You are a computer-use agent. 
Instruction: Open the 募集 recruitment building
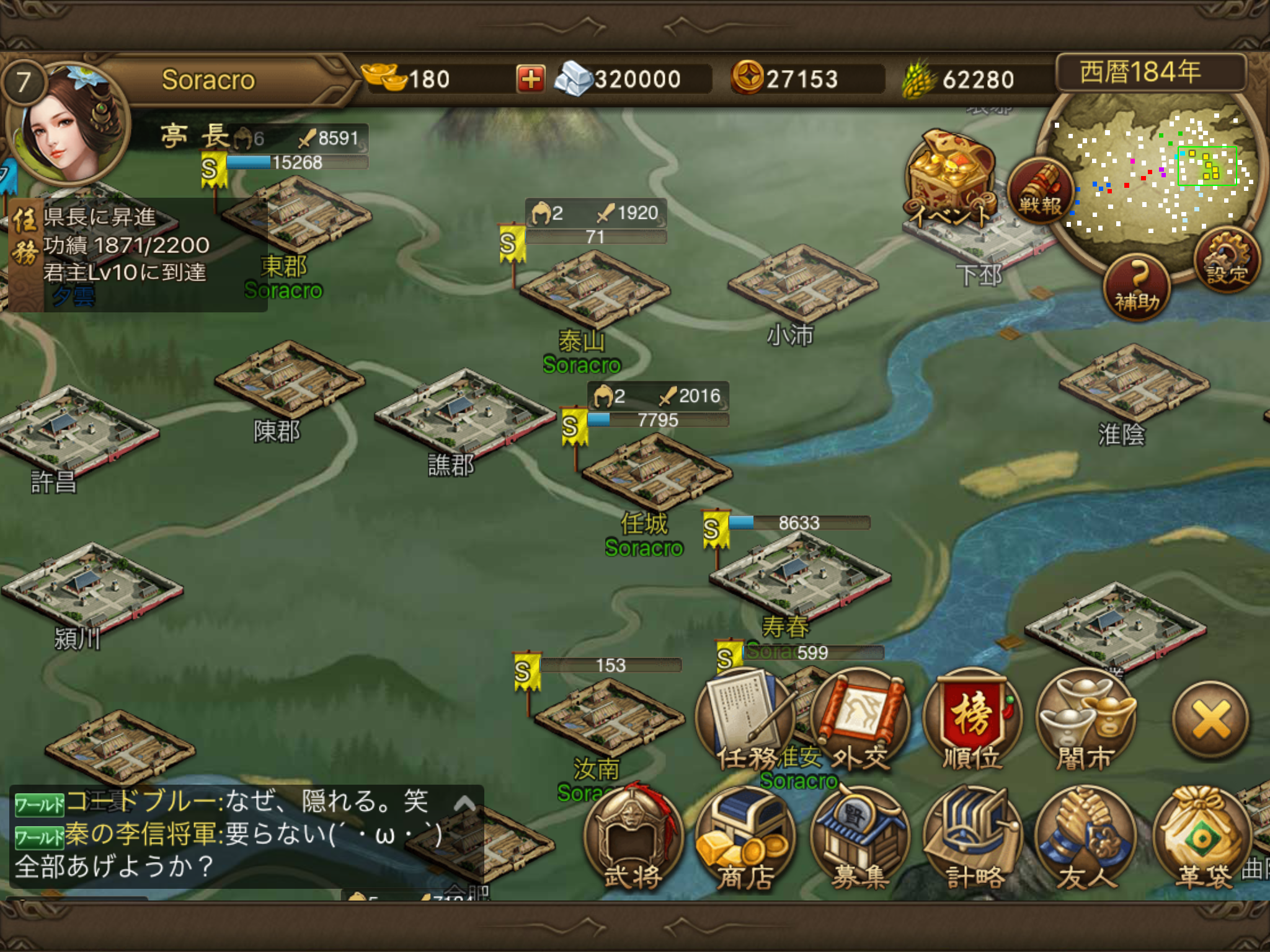coord(859,837)
